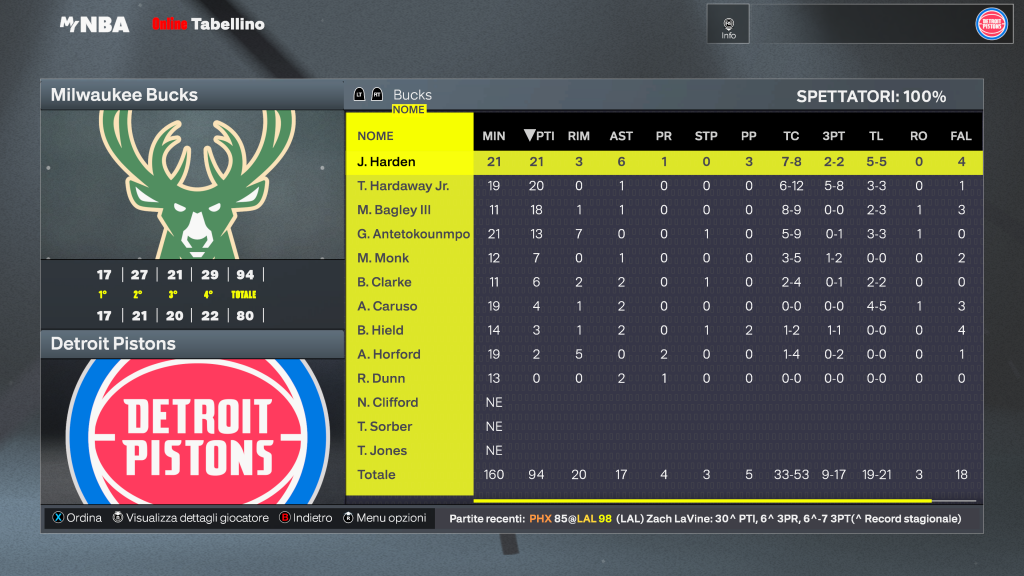Select the Detroit Pistons team panel

pos(192,344)
